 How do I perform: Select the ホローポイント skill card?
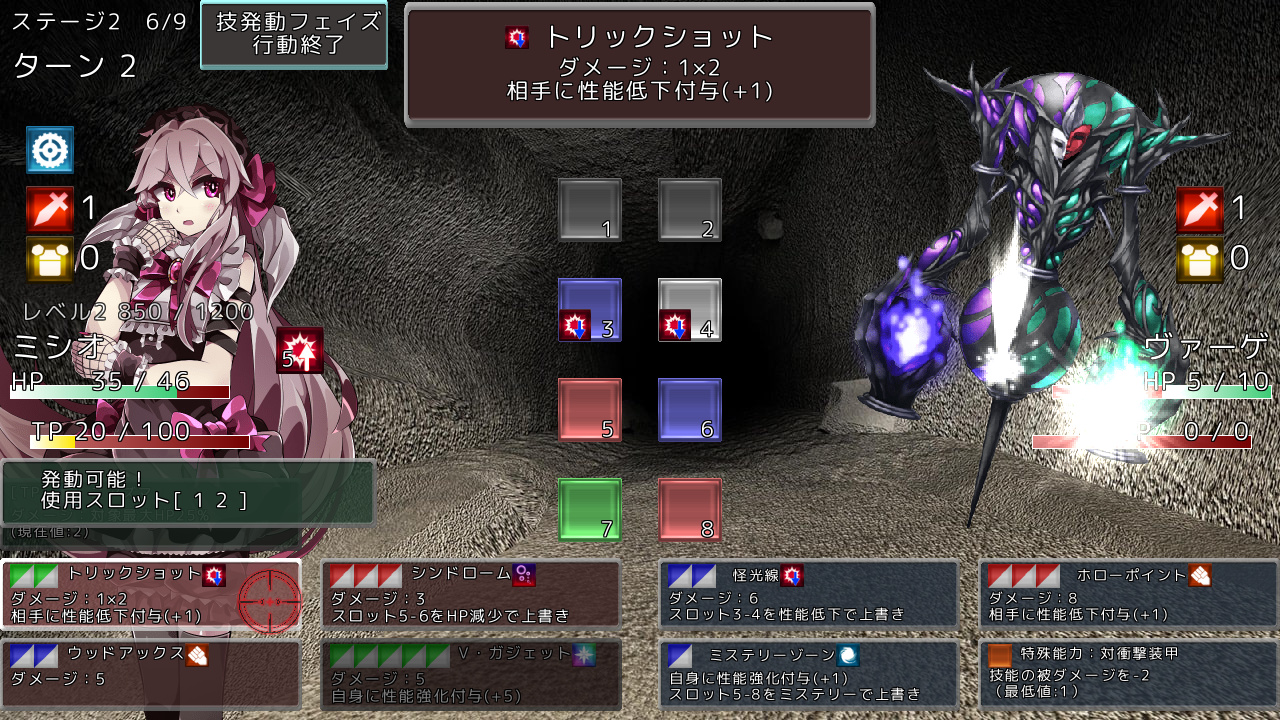click(1128, 595)
